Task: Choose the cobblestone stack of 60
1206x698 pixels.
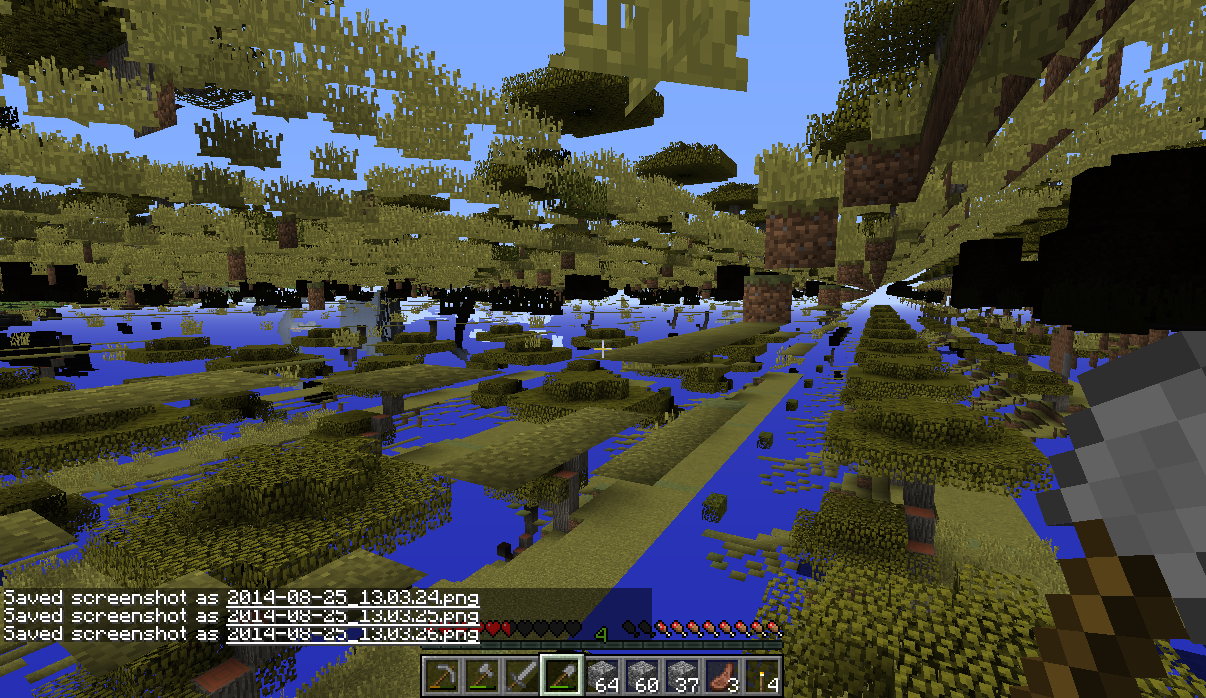Action: click(642, 676)
